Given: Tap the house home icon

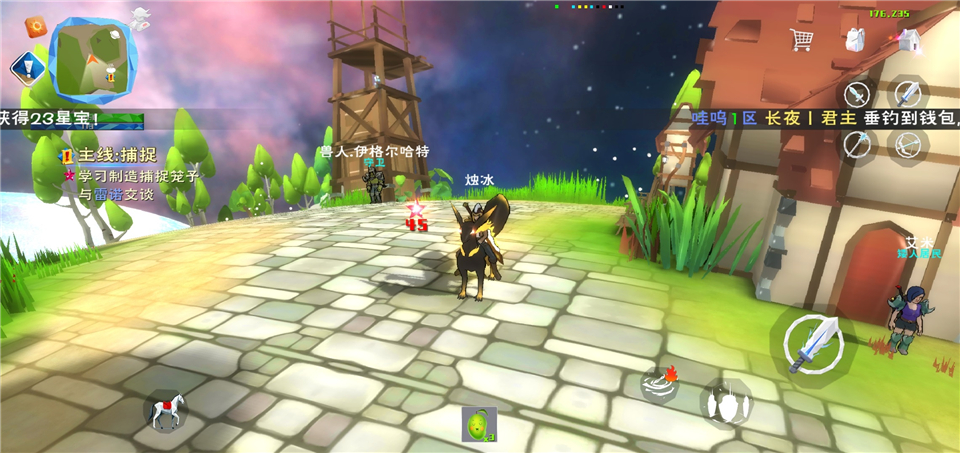Looking at the screenshot, I should coord(908,40).
